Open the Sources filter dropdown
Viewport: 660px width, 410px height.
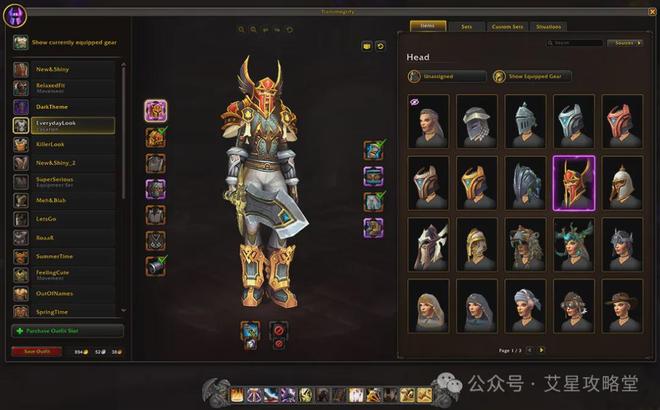click(623, 43)
